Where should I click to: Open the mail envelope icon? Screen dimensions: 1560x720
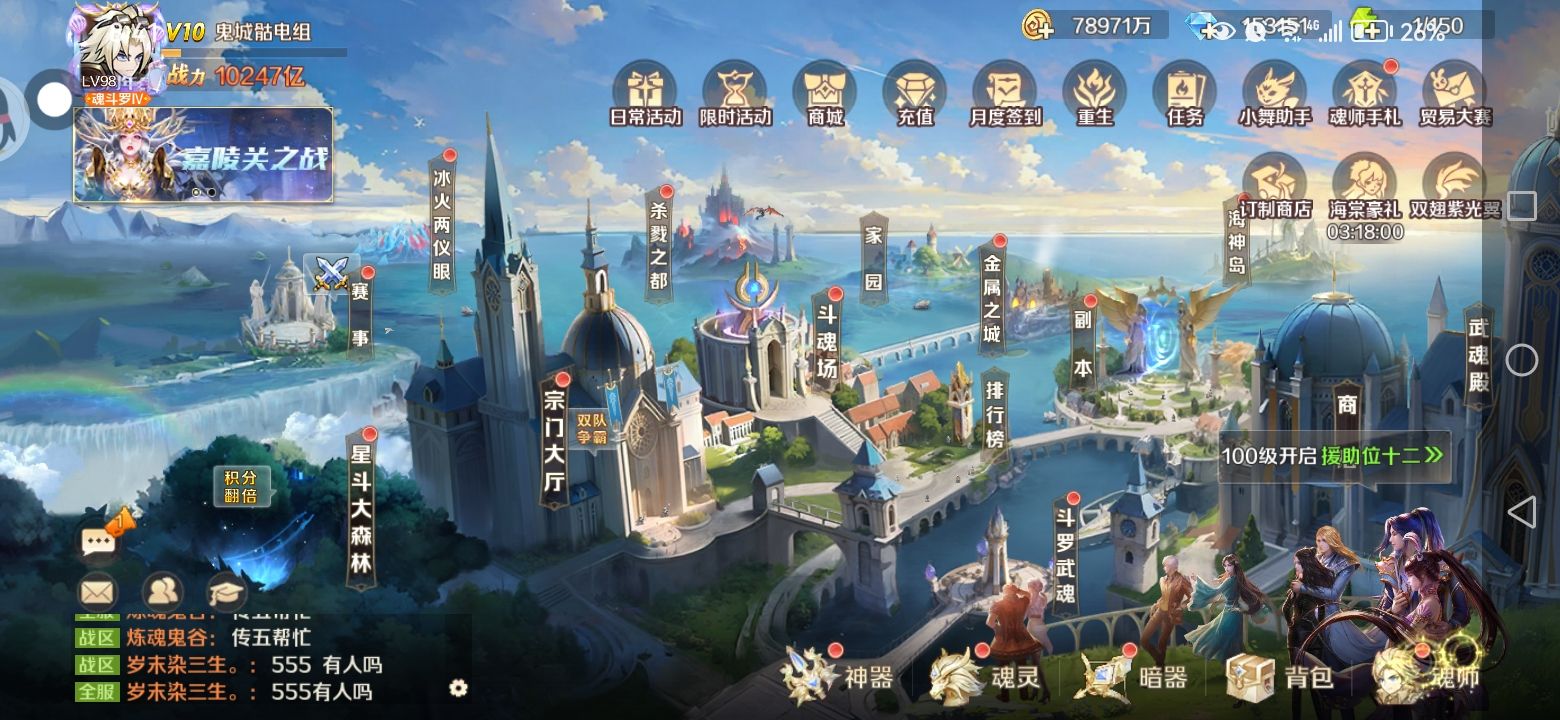click(97, 592)
